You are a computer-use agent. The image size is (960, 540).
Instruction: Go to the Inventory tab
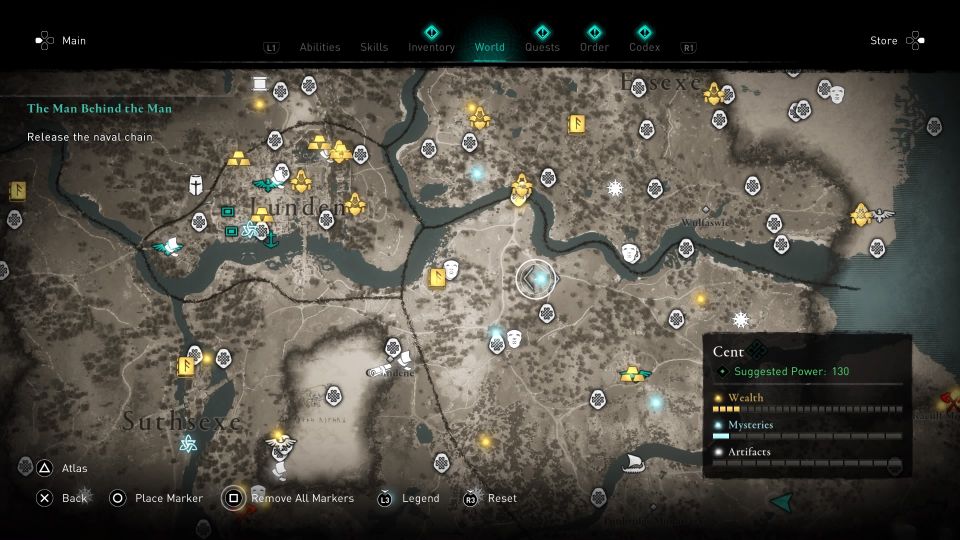point(431,46)
